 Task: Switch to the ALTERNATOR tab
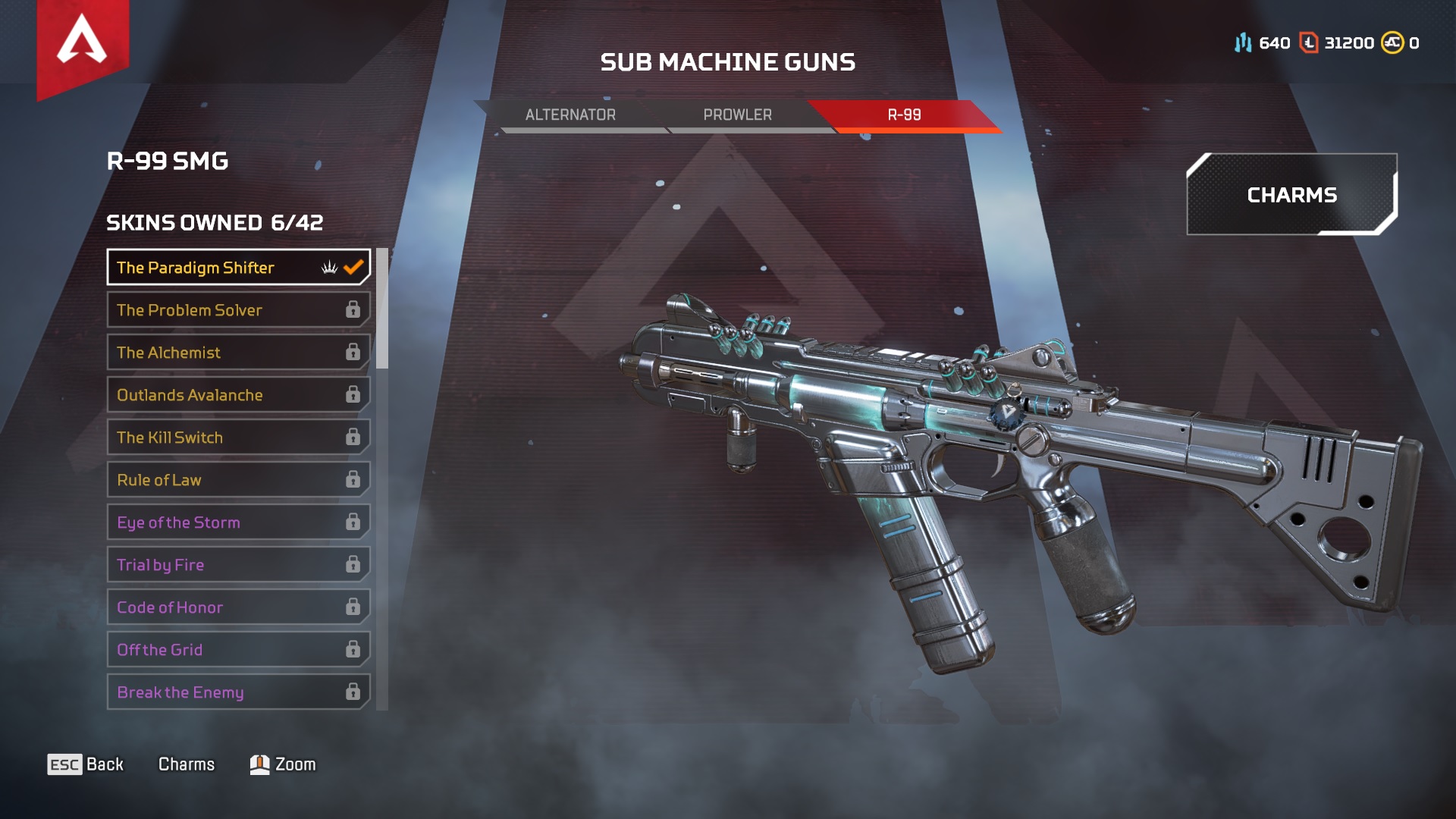[x=570, y=115]
